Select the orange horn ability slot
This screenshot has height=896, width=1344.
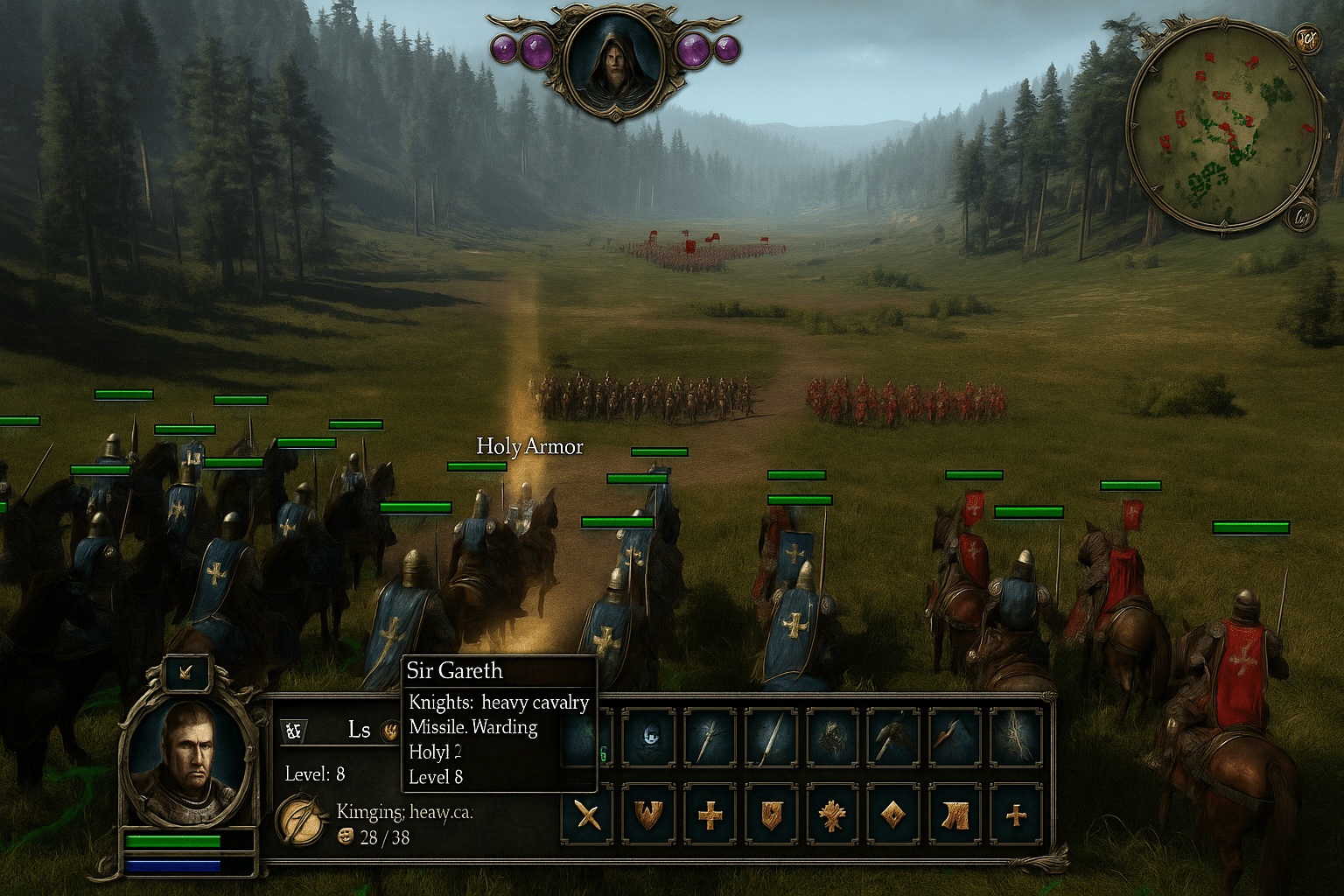[x=955, y=737]
